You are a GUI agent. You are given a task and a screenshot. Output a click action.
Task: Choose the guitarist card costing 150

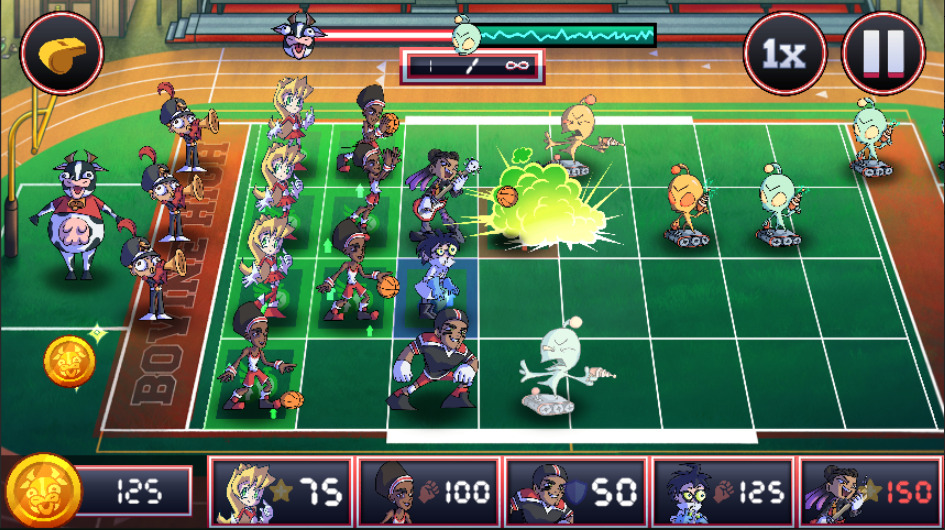(870, 492)
